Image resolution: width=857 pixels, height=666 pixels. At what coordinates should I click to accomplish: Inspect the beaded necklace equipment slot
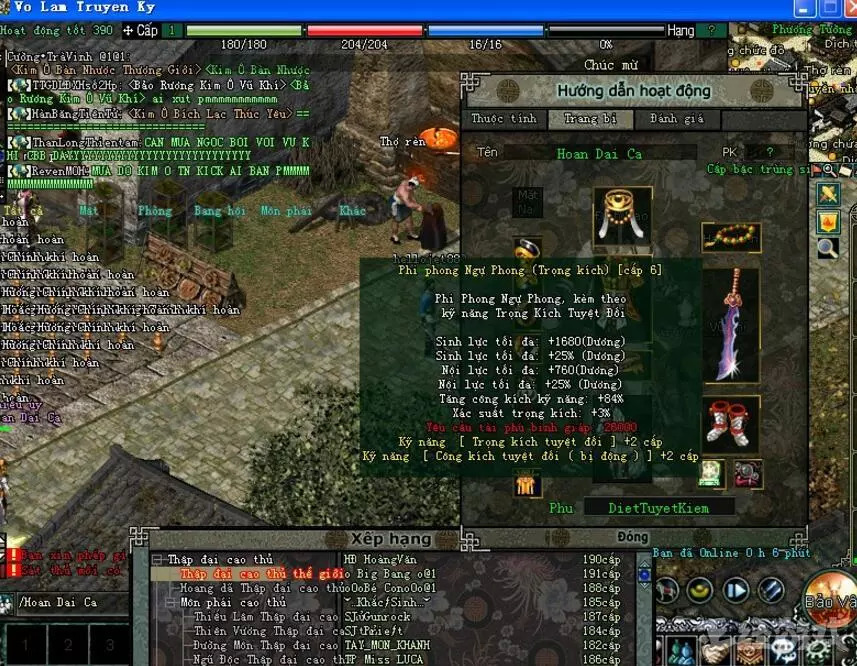click(x=730, y=237)
